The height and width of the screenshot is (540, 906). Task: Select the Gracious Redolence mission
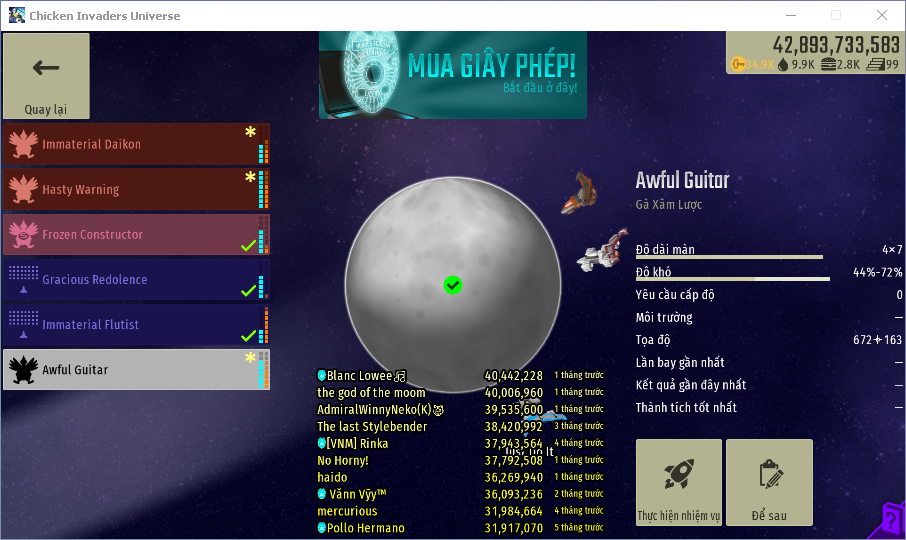click(136, 279)
